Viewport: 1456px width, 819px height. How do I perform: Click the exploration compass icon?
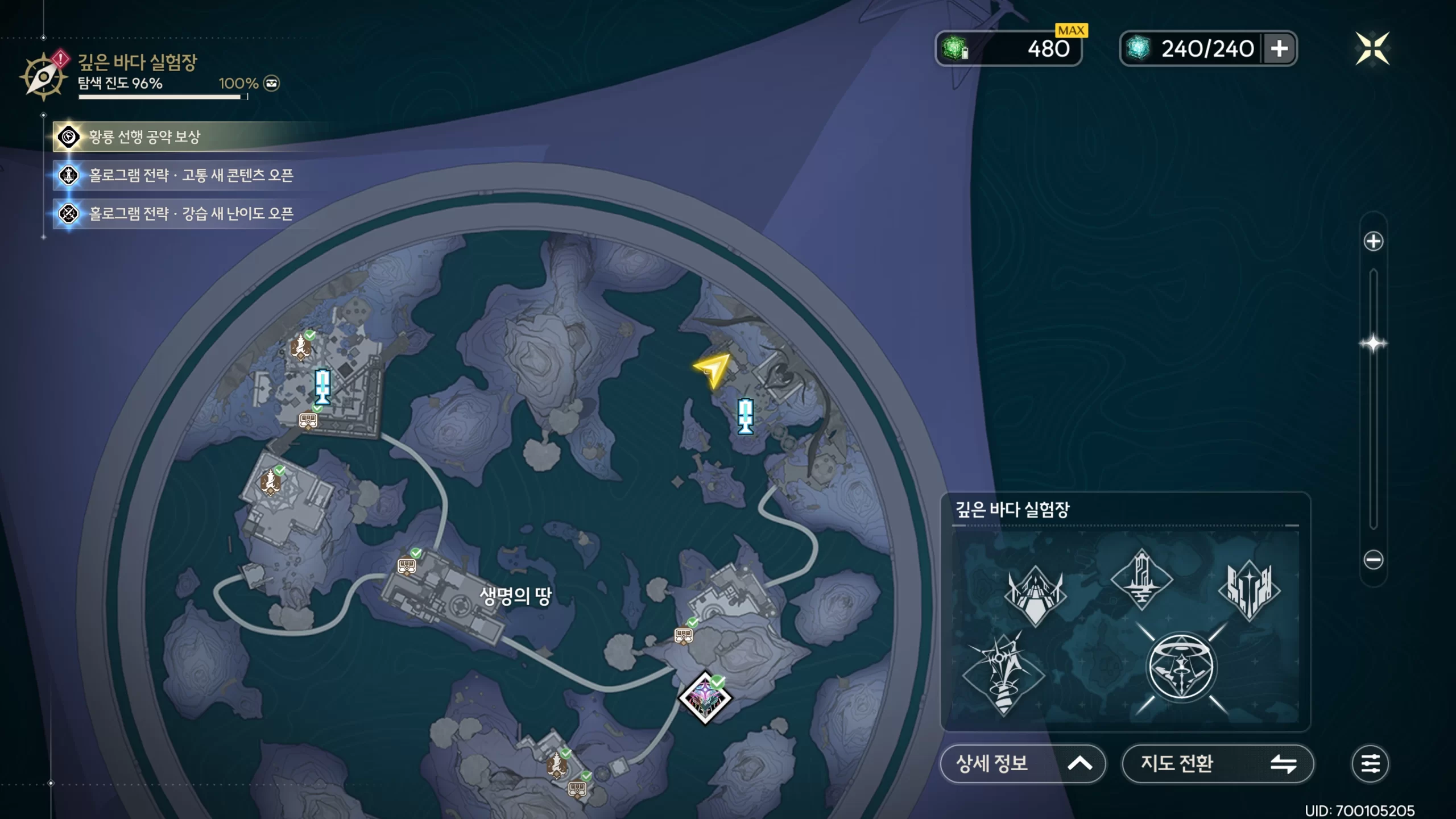pyautogui.click(x=43, y=77)
